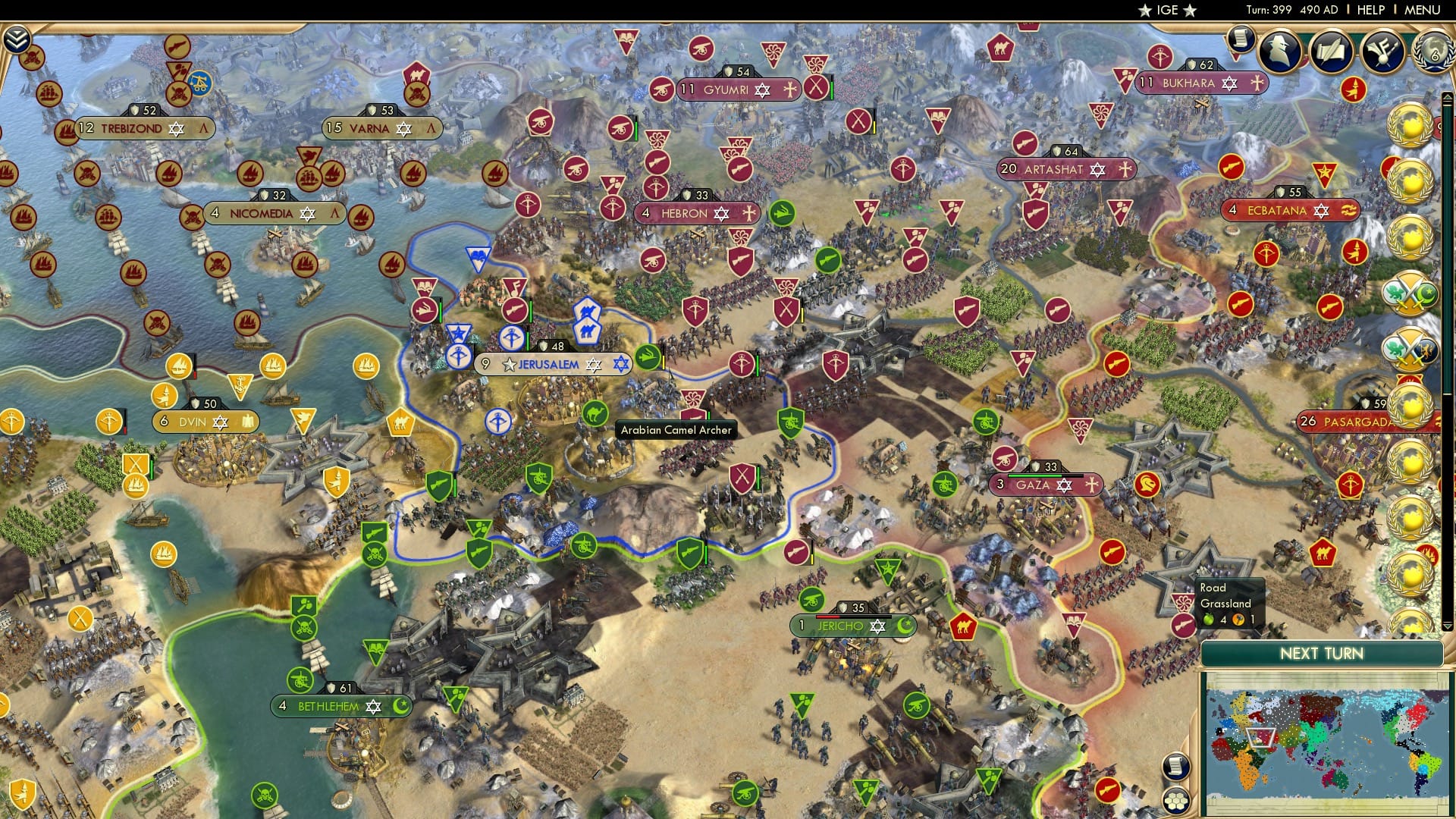Open the MENU from the top bar
The width and height of the screenshot is (1456, 819).
(1424, 10)
